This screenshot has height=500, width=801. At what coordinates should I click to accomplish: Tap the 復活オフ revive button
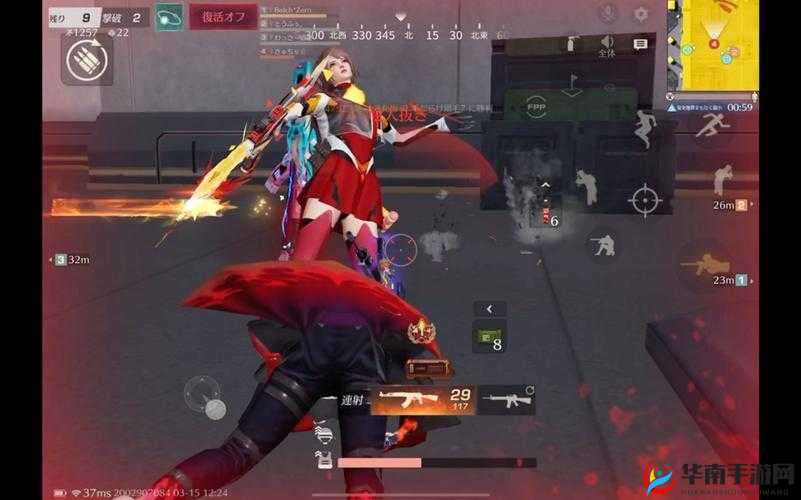click(223, 17)
